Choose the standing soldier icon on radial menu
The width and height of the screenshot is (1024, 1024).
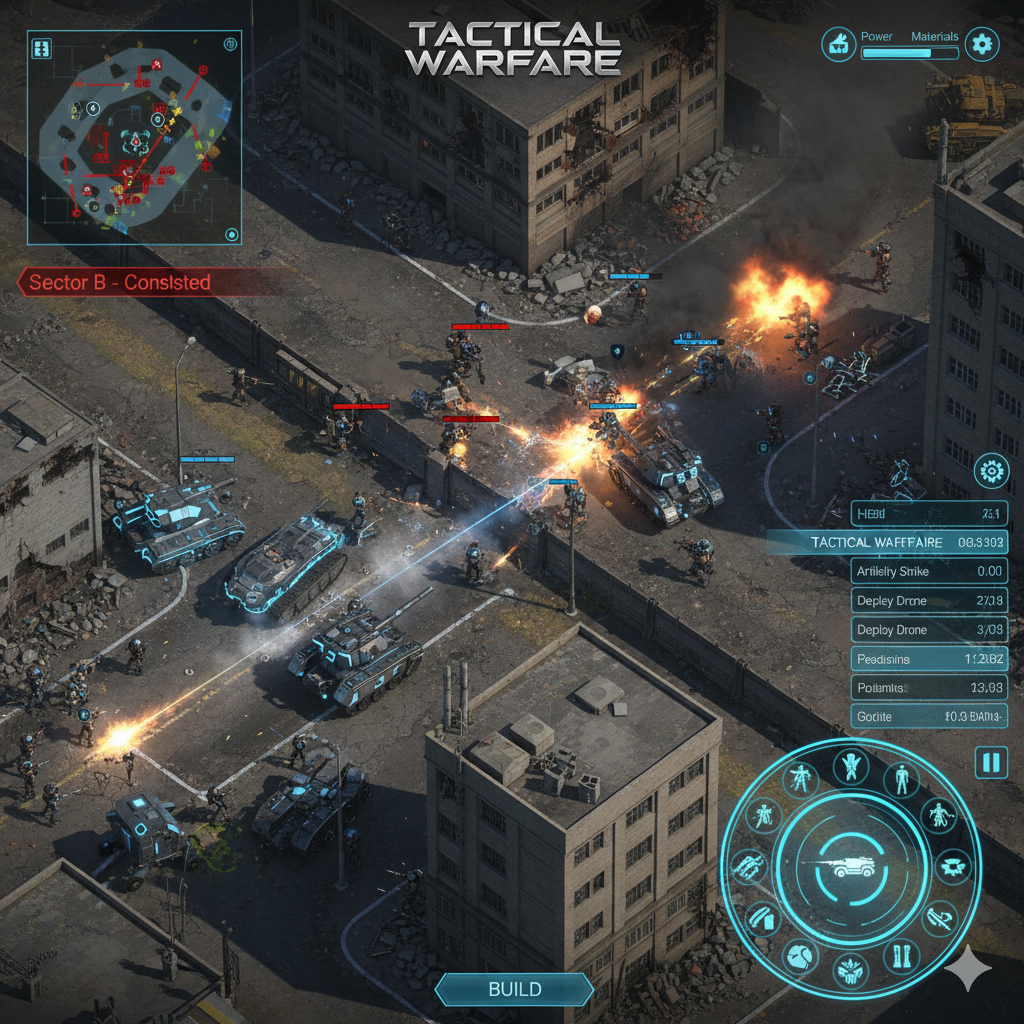point(901,778)
